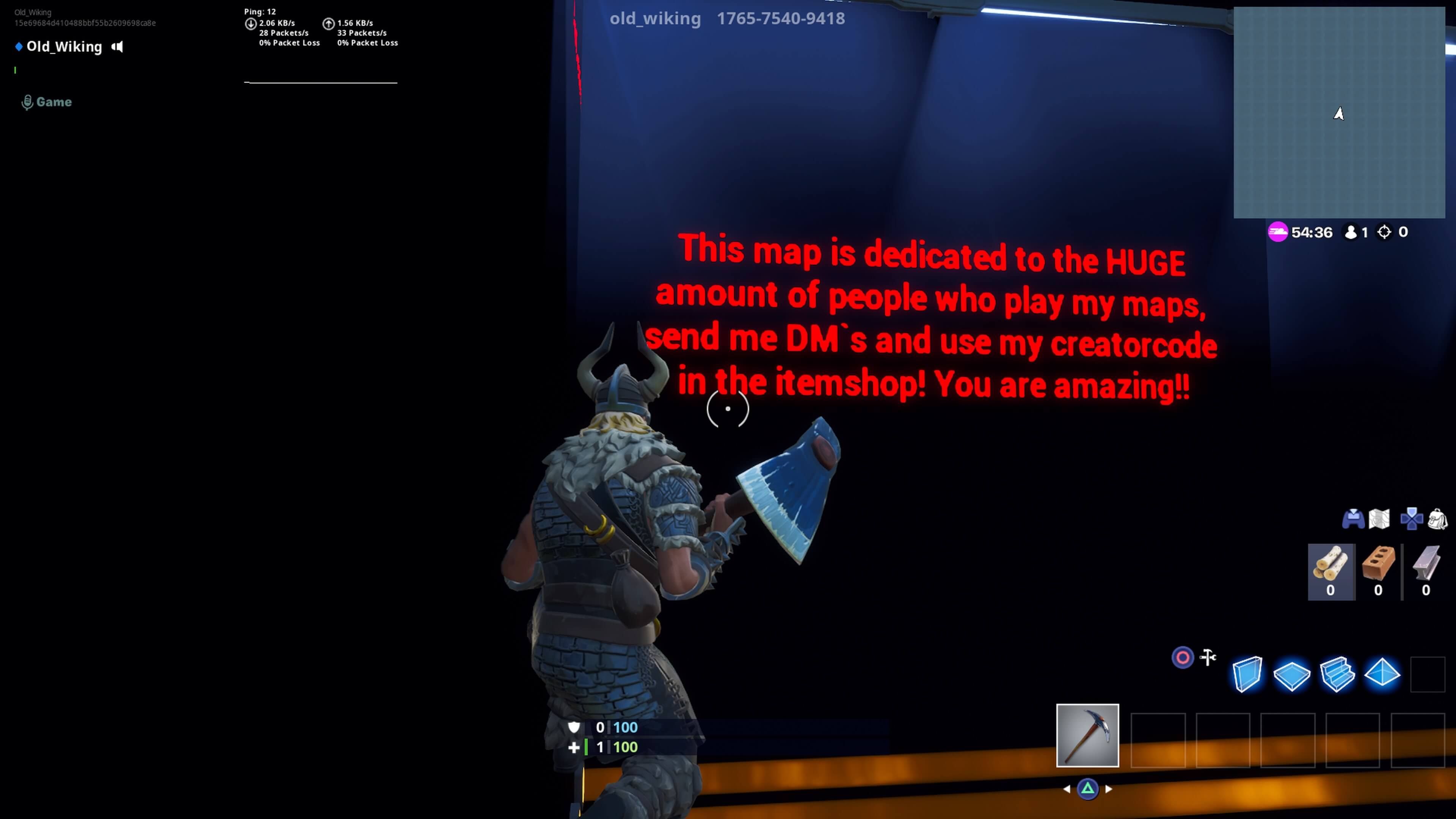Open the backpack inventory icon

pos(1437,518)
